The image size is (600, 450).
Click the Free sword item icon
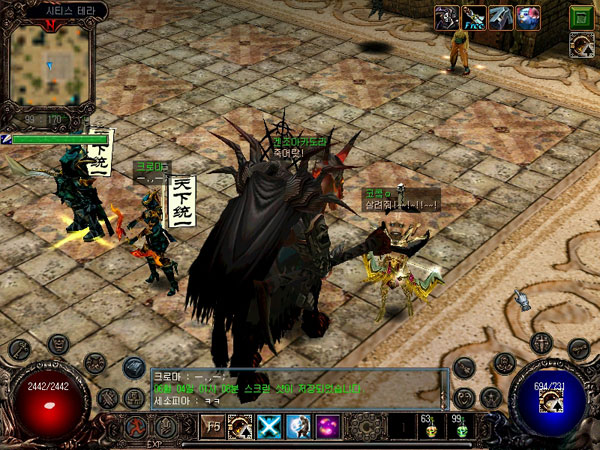click(x=474, y=17)
